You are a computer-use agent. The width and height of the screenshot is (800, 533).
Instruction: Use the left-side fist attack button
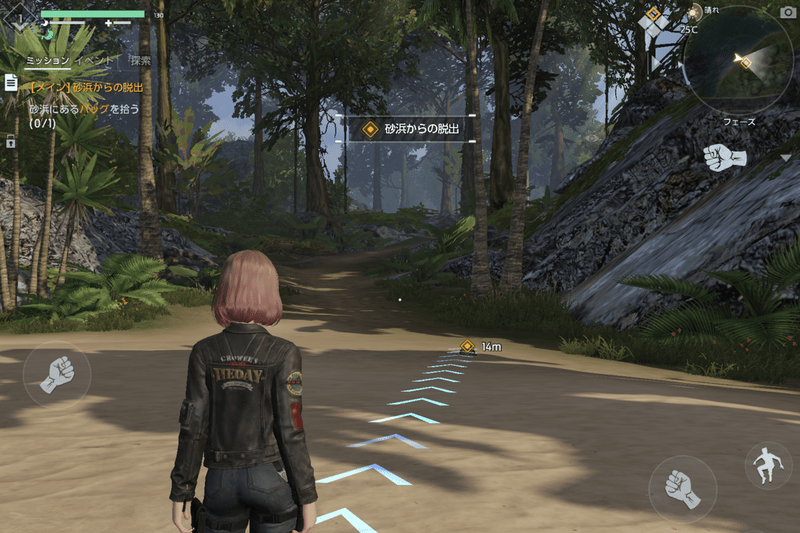(x=56, y=374)
